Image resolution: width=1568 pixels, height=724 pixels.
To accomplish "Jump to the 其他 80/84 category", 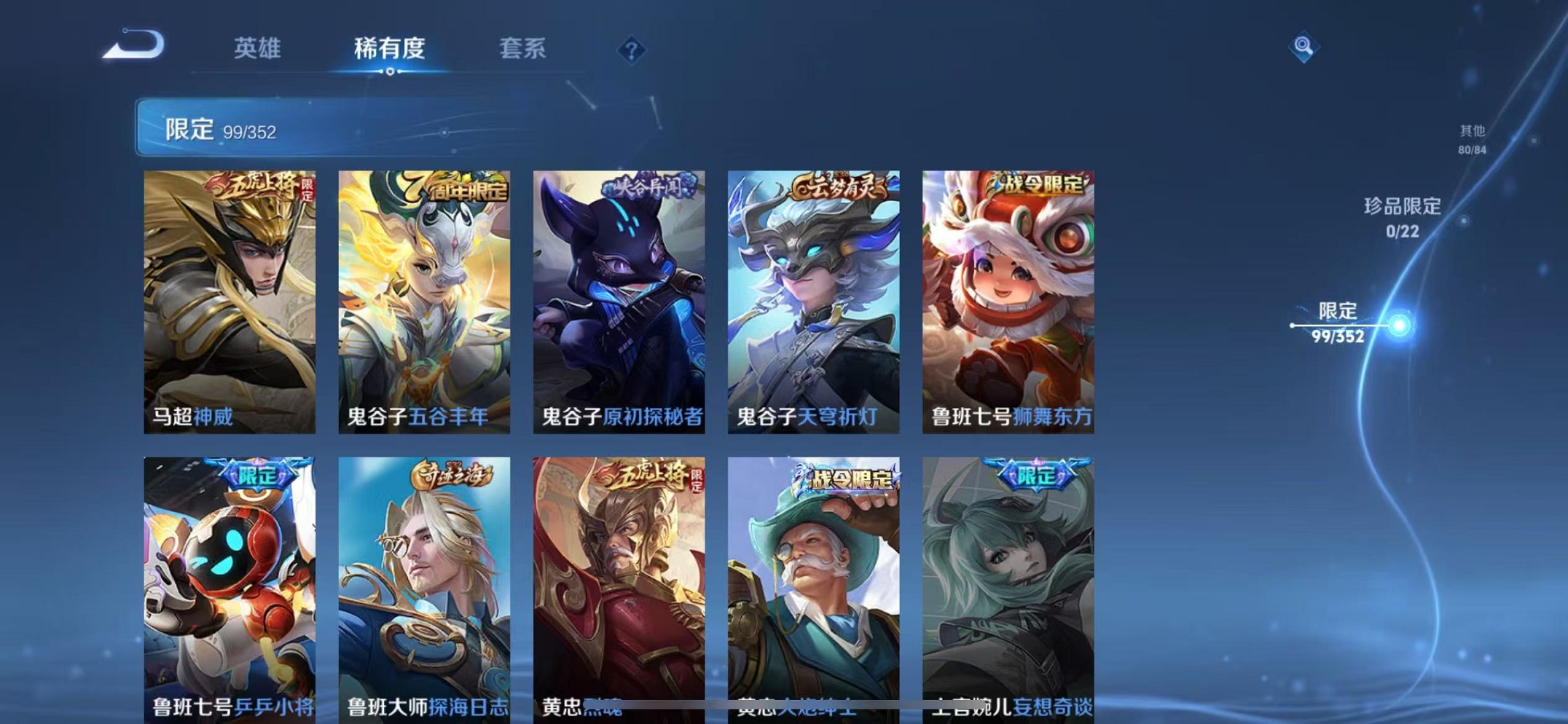I will click(x=1469, y=138).
